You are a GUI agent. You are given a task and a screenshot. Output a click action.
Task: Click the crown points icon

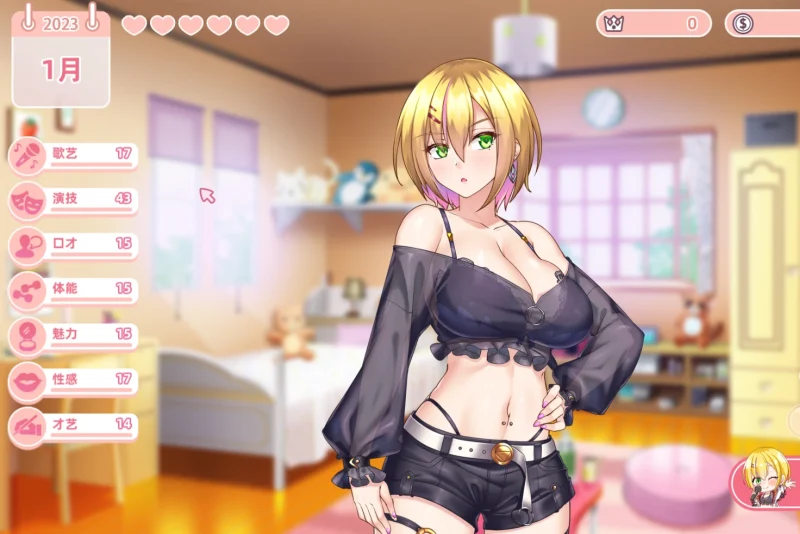[x=615, y=23]
